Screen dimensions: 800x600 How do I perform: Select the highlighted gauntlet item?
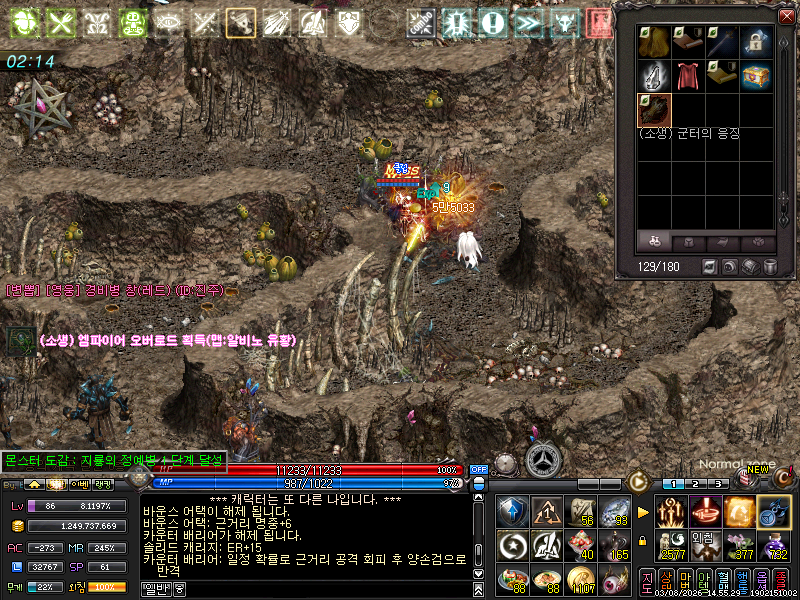point(654,109)
